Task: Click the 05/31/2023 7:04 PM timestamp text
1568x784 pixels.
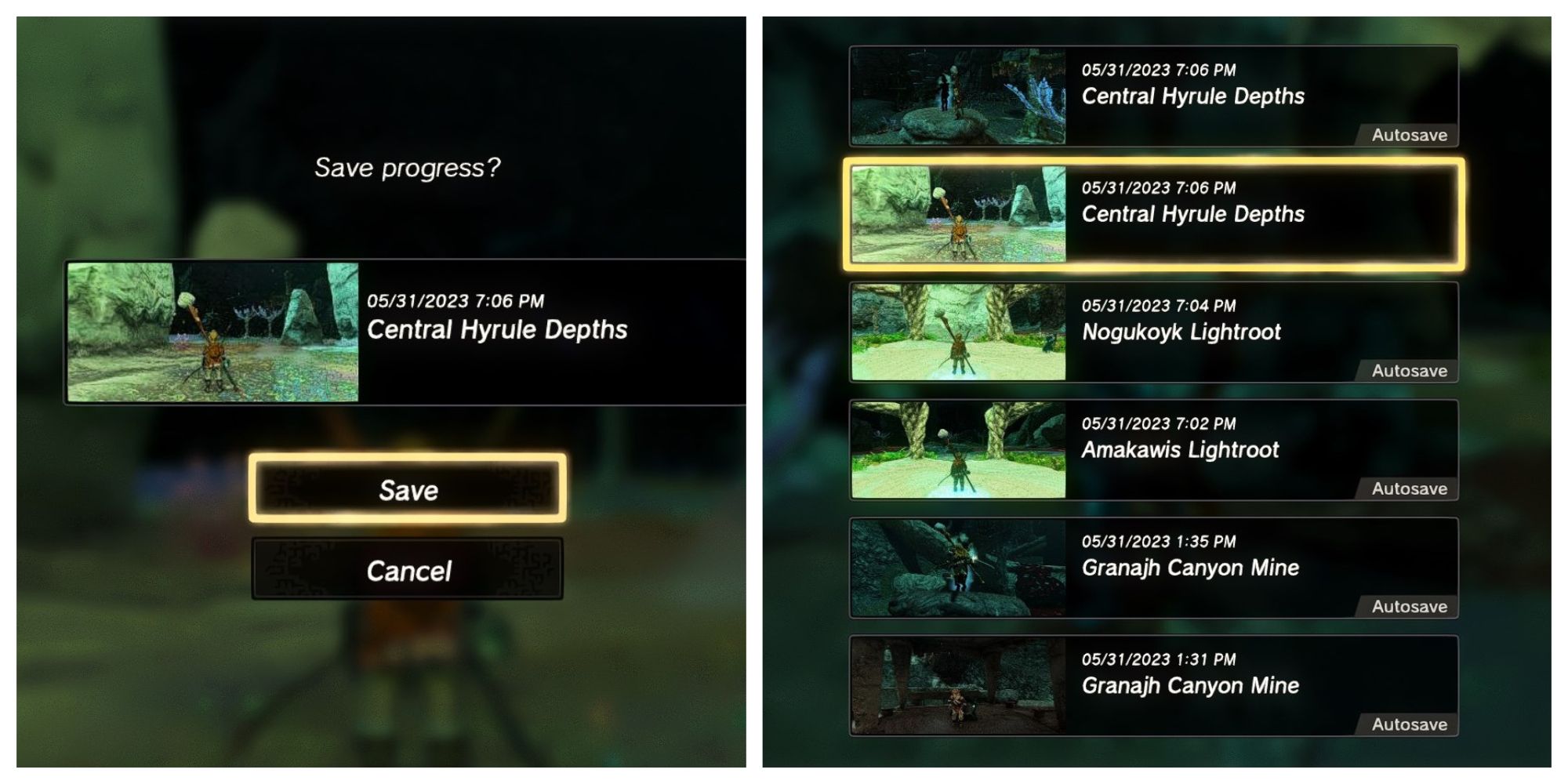Action: tap(1158, 304)
